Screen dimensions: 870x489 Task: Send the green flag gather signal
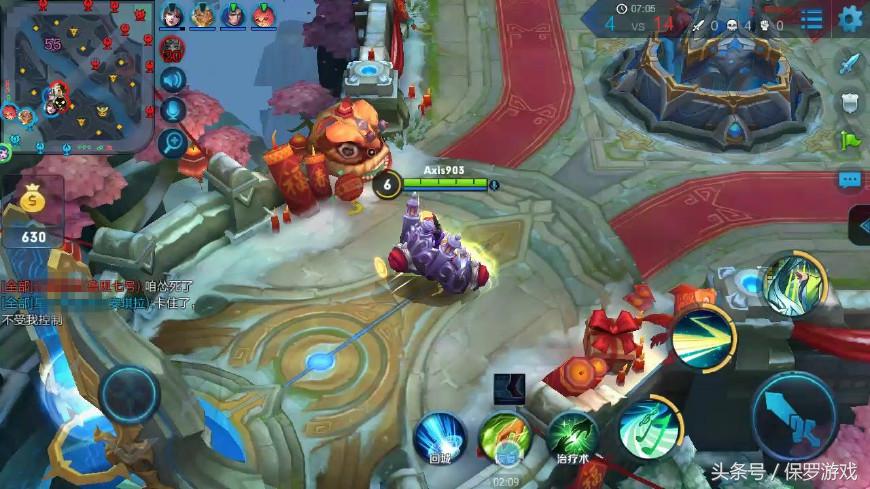[x=849, y=139]
